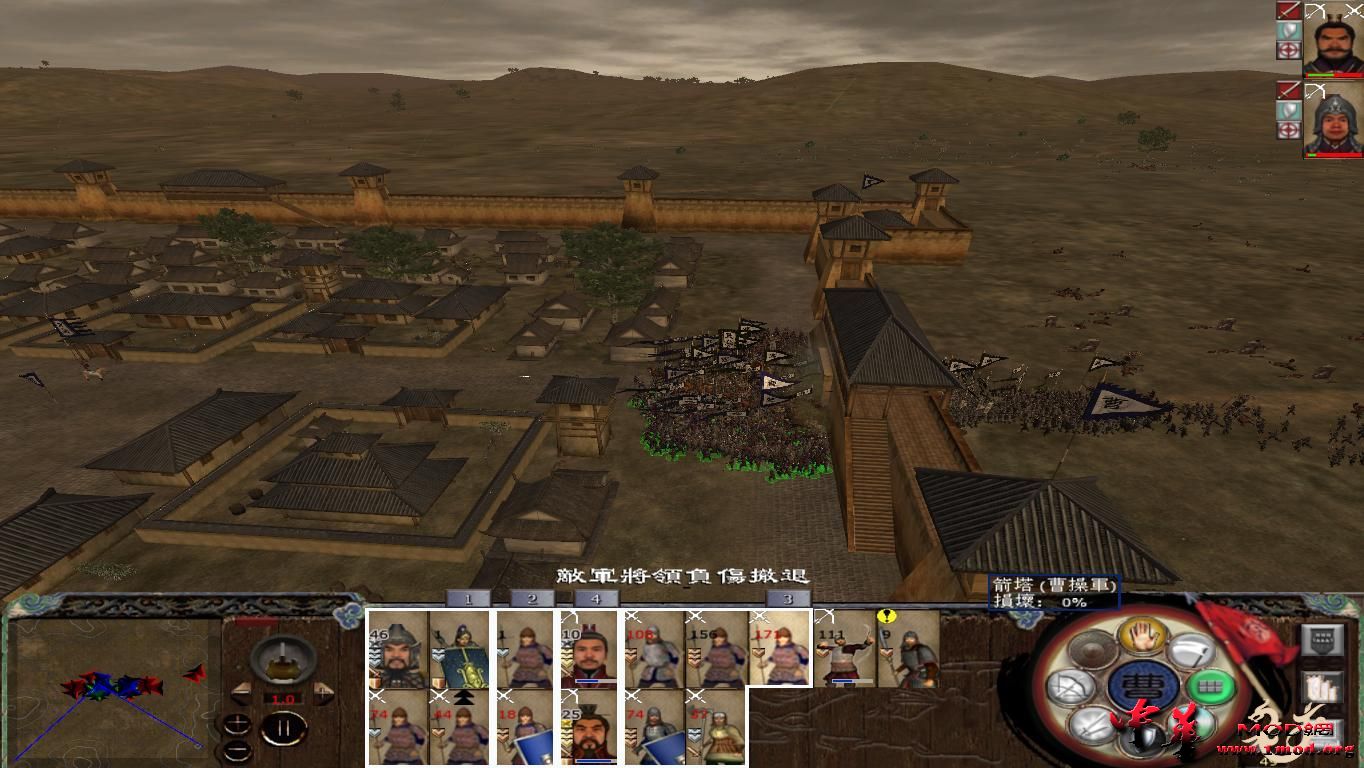Order halt with the hand icon
The width and height of the screenshot is (1364, 768).
coord(1143,636)
